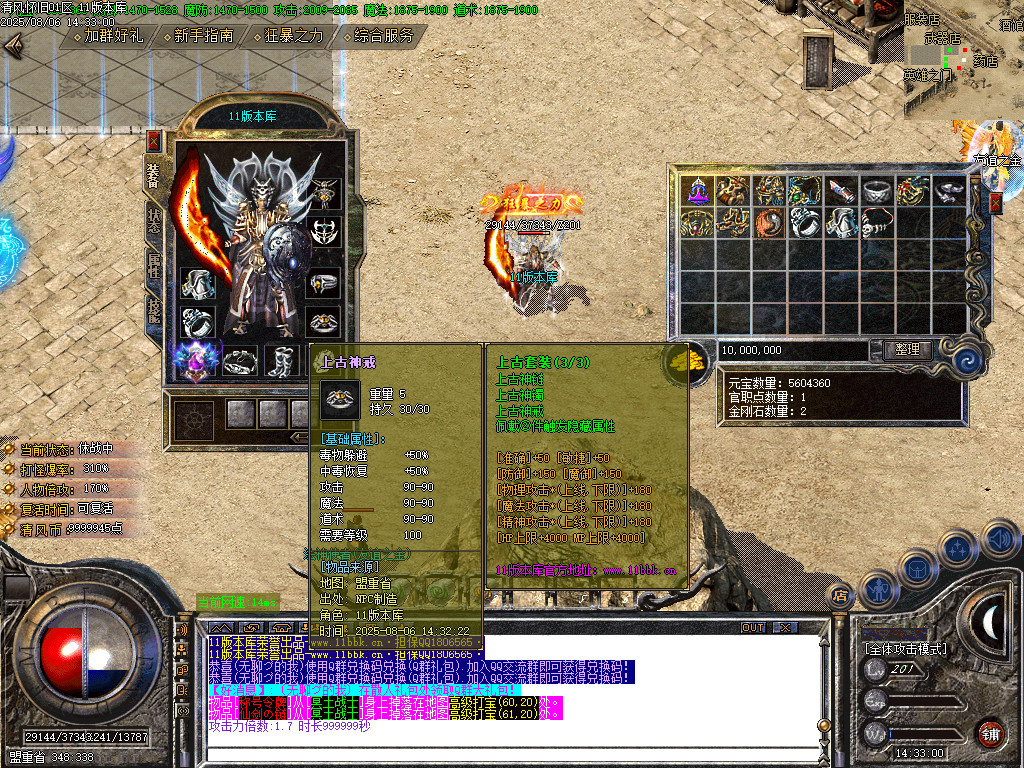Viewport: 1024px width, 768px height.
Task: Switch to the 属性 tab
Action: 154,267
